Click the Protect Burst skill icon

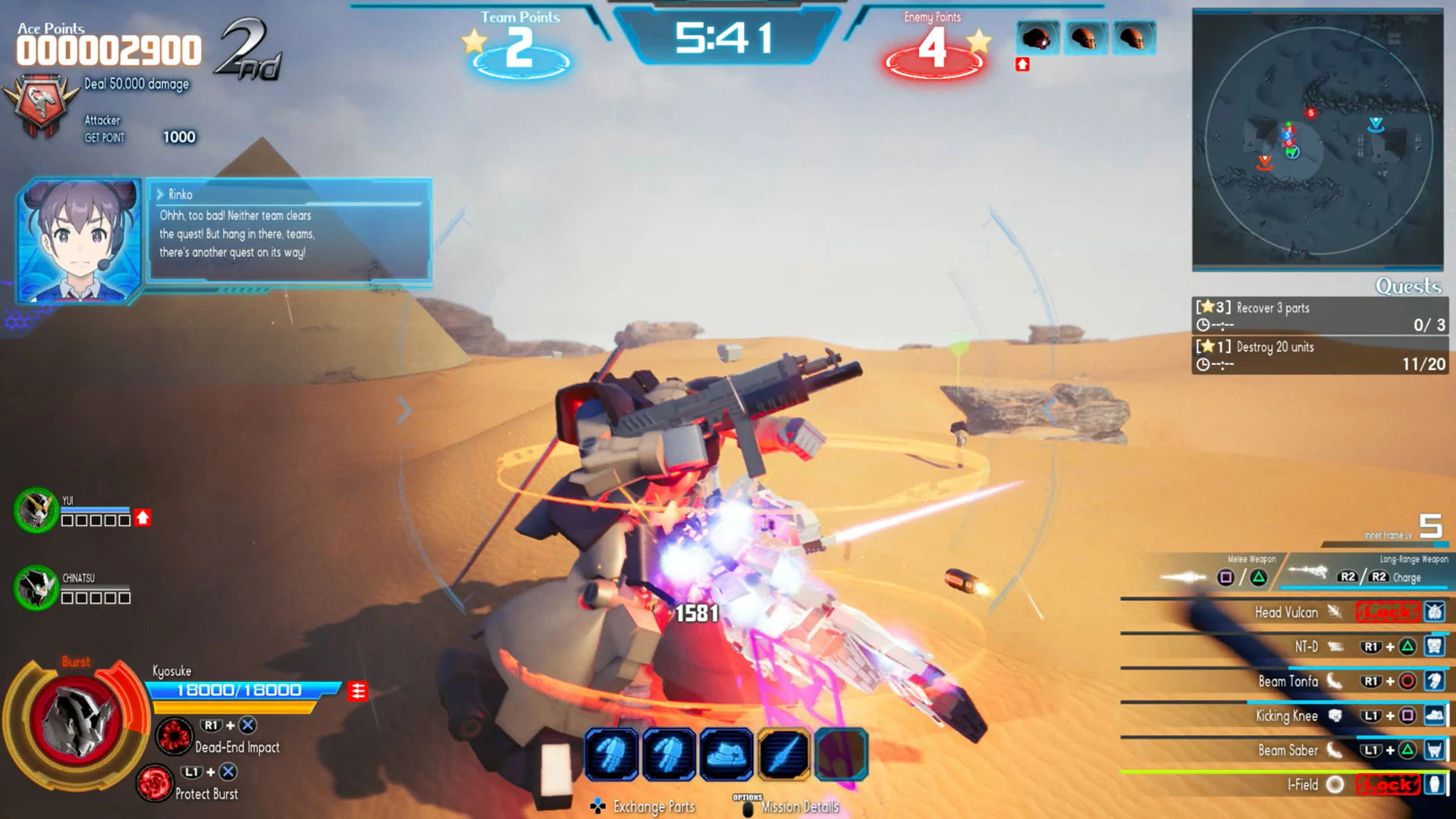[157, 783]
